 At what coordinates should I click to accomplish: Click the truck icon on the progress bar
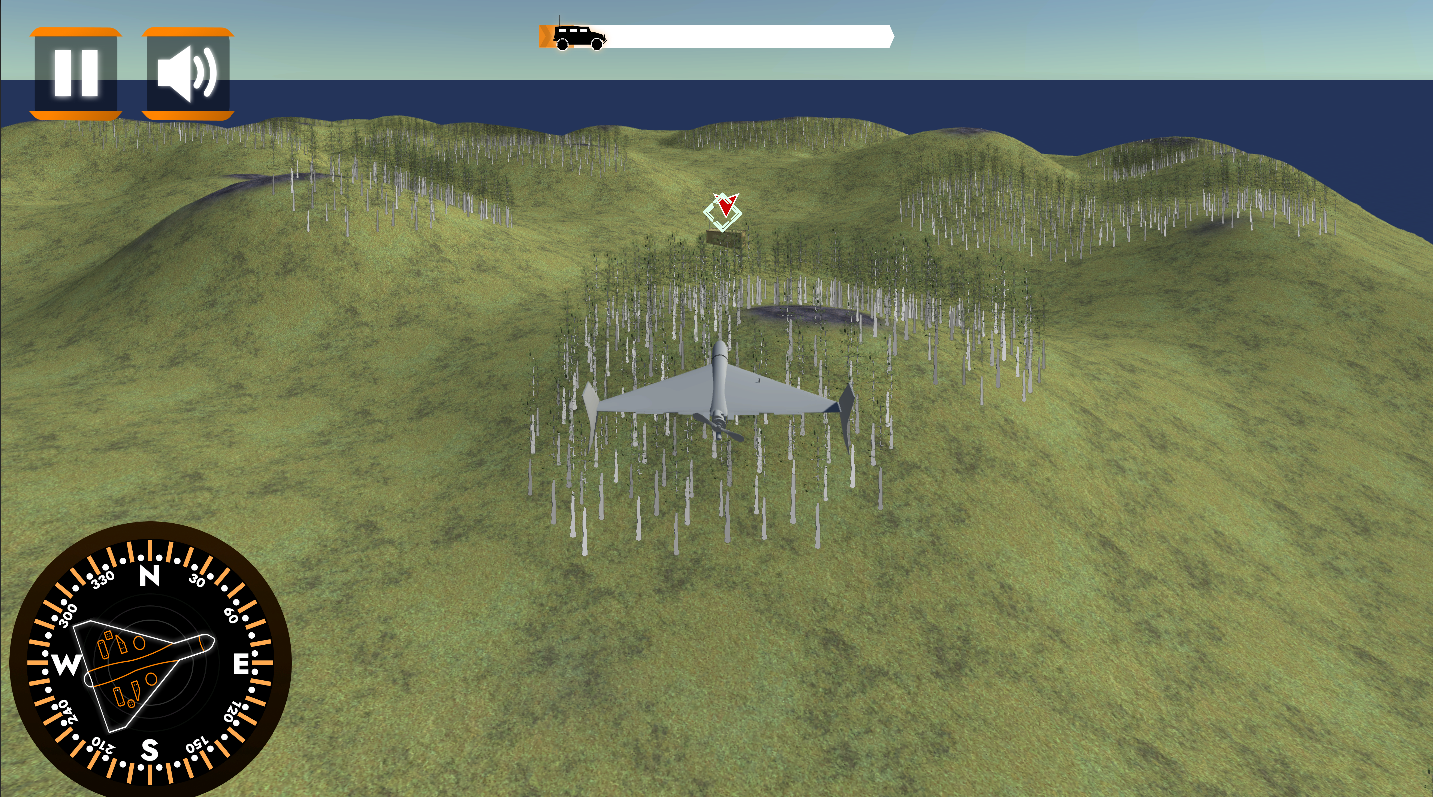click(580, 35)
